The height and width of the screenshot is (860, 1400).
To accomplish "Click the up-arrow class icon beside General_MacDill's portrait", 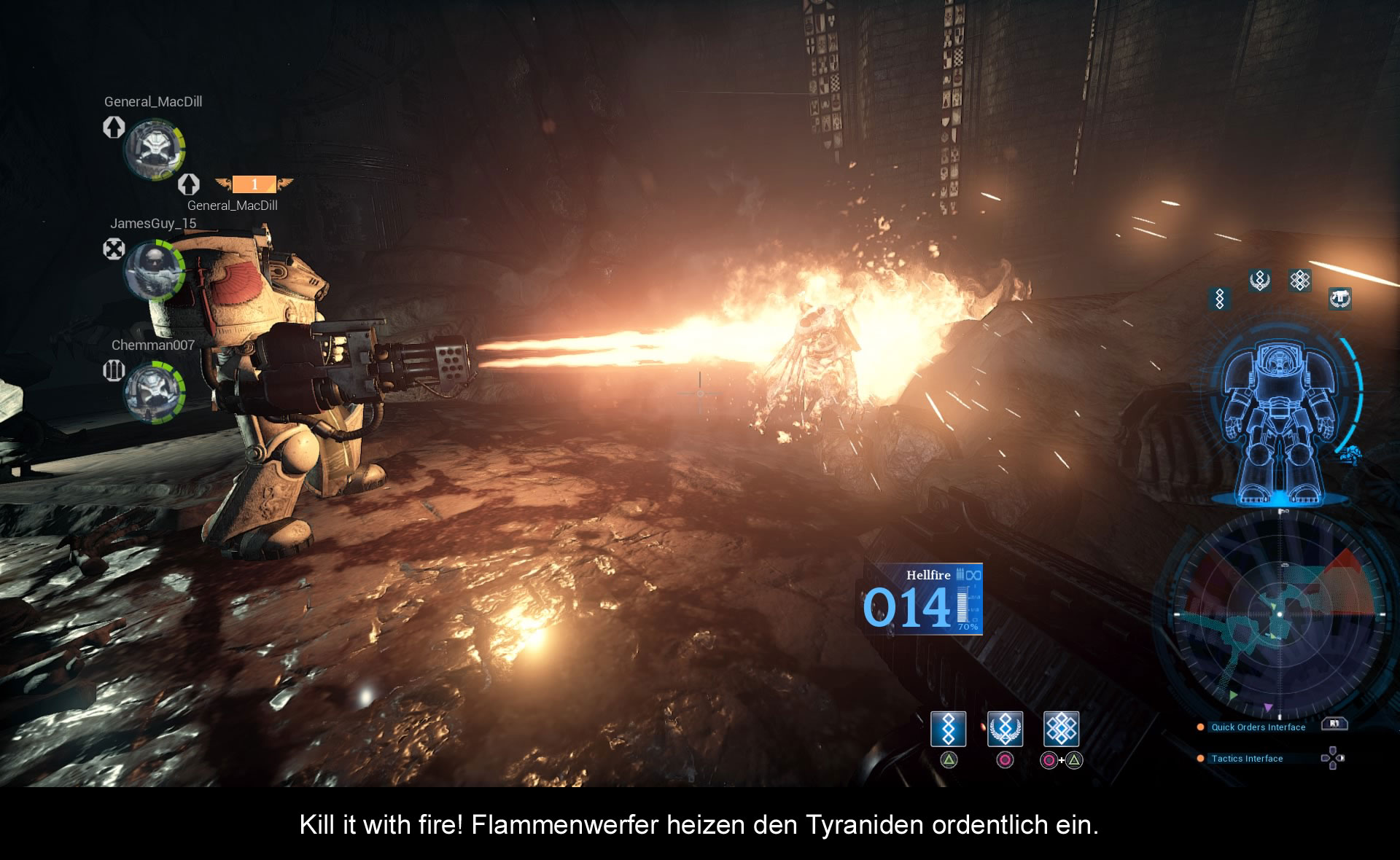I will pyautogui.click(x=114, y=127).
